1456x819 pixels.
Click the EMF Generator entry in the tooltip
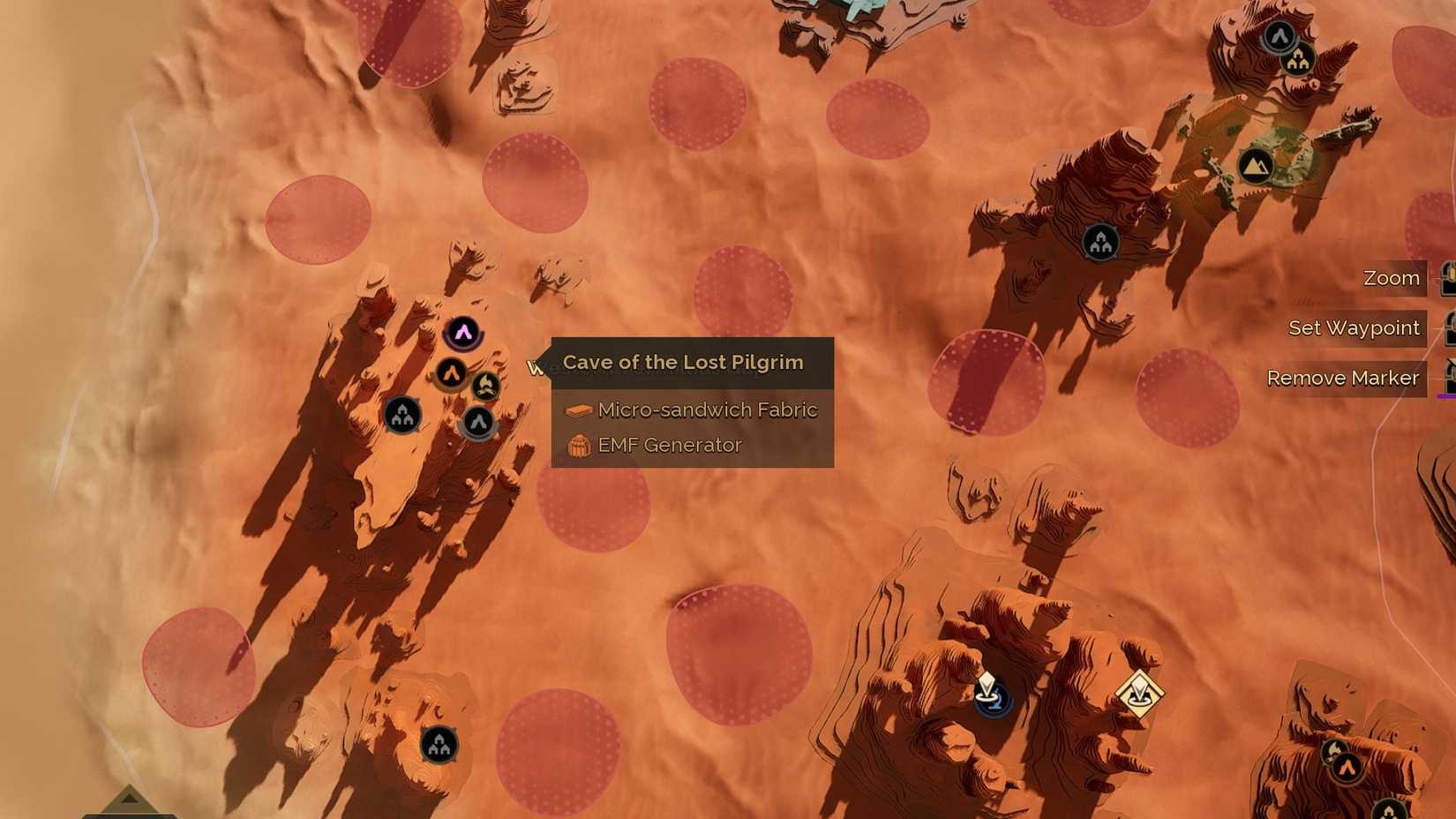[671, 445]
